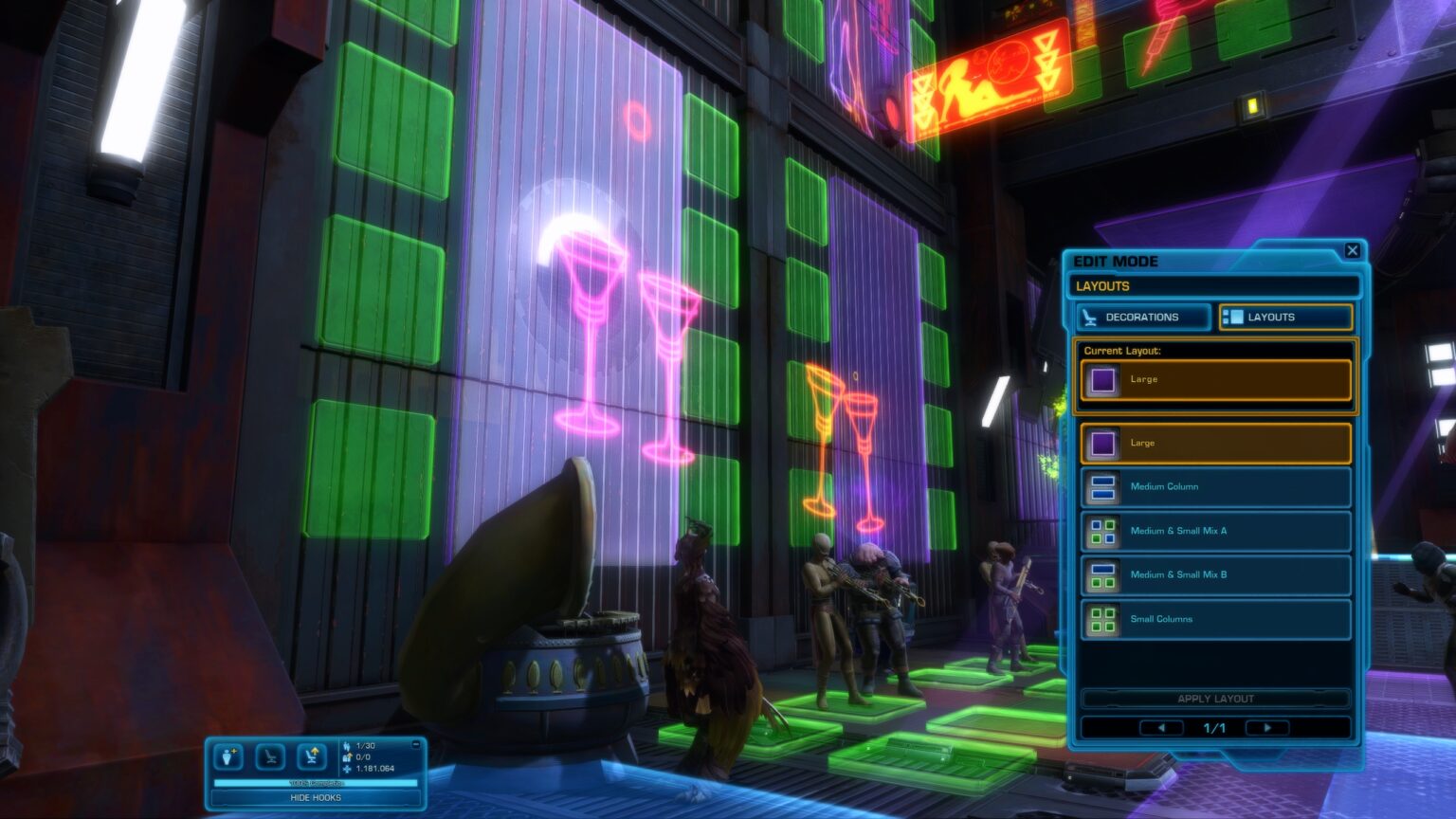Click Hide Hooks
This screenshot has height=819, width=1456.
pos(316,797)
